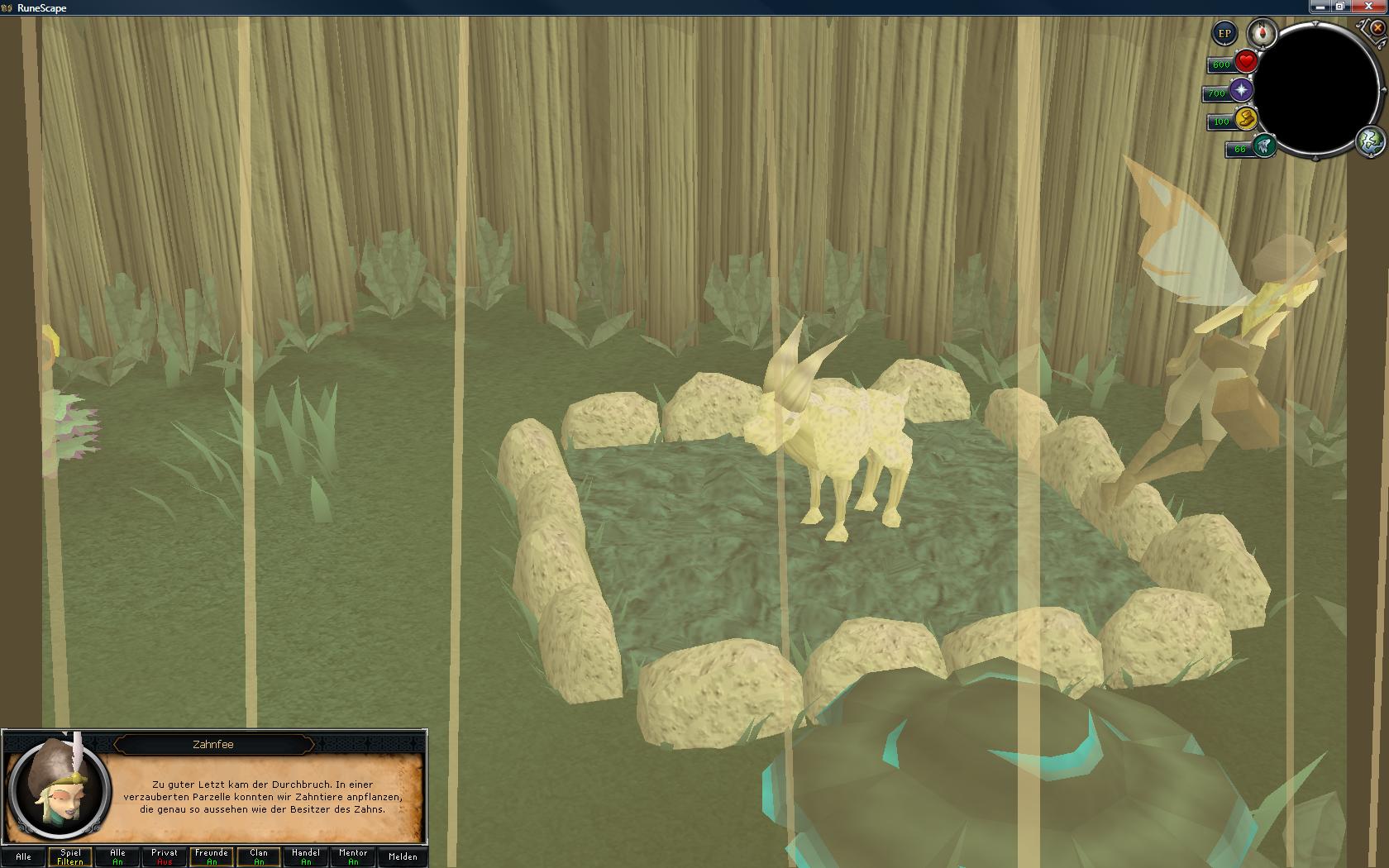Toggle the Clan chat filter
The image size is (1389, 868).
(259, 856)
